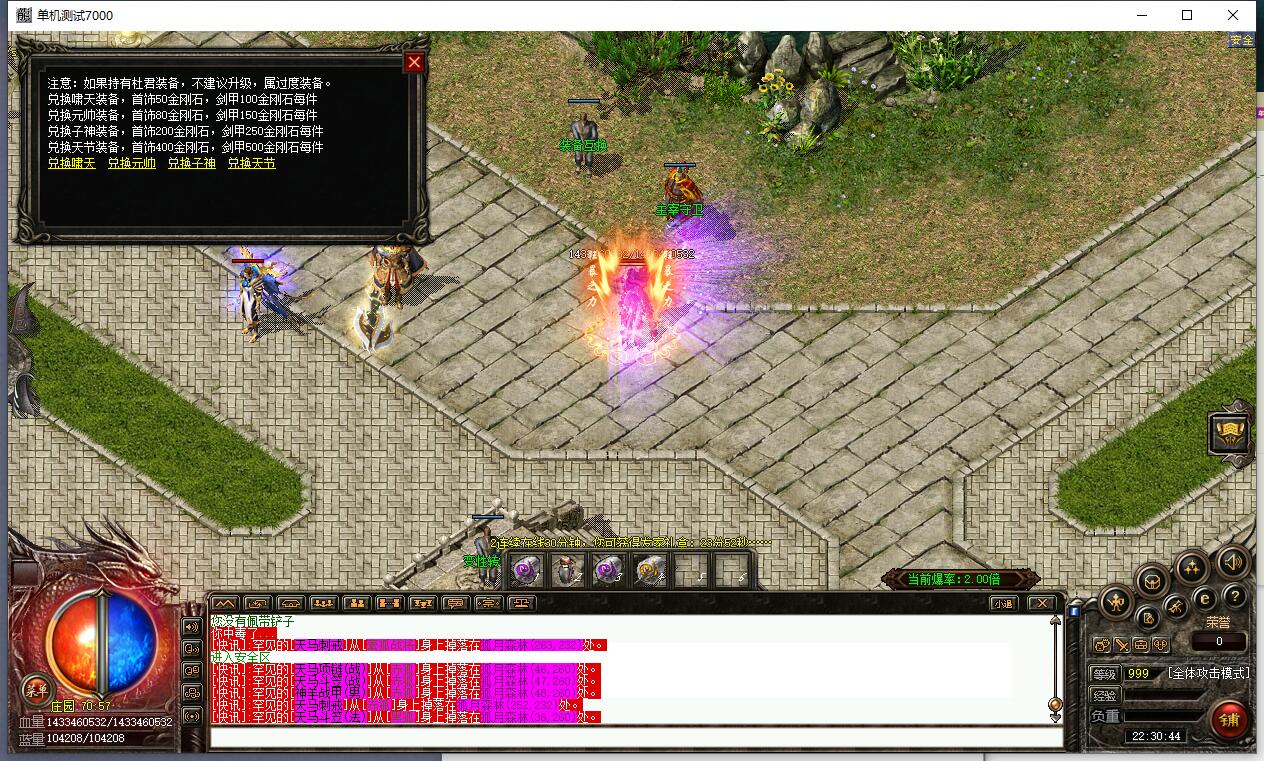Click the 等级 level button
Screen dimensions: 1264x761
click(1104, 674)
